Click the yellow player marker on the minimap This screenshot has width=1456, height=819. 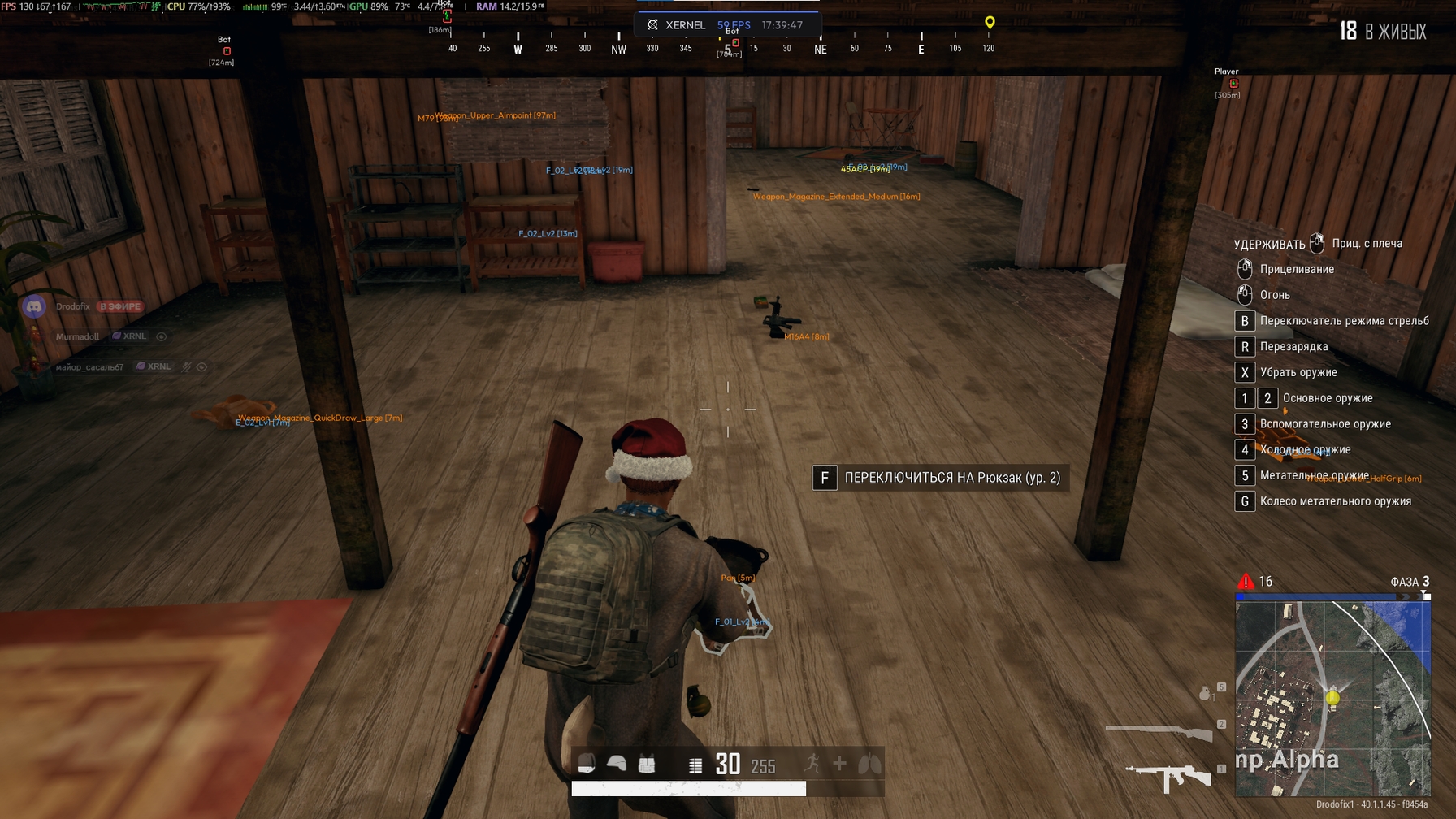pyautogui.click(x=1334, y=697)
